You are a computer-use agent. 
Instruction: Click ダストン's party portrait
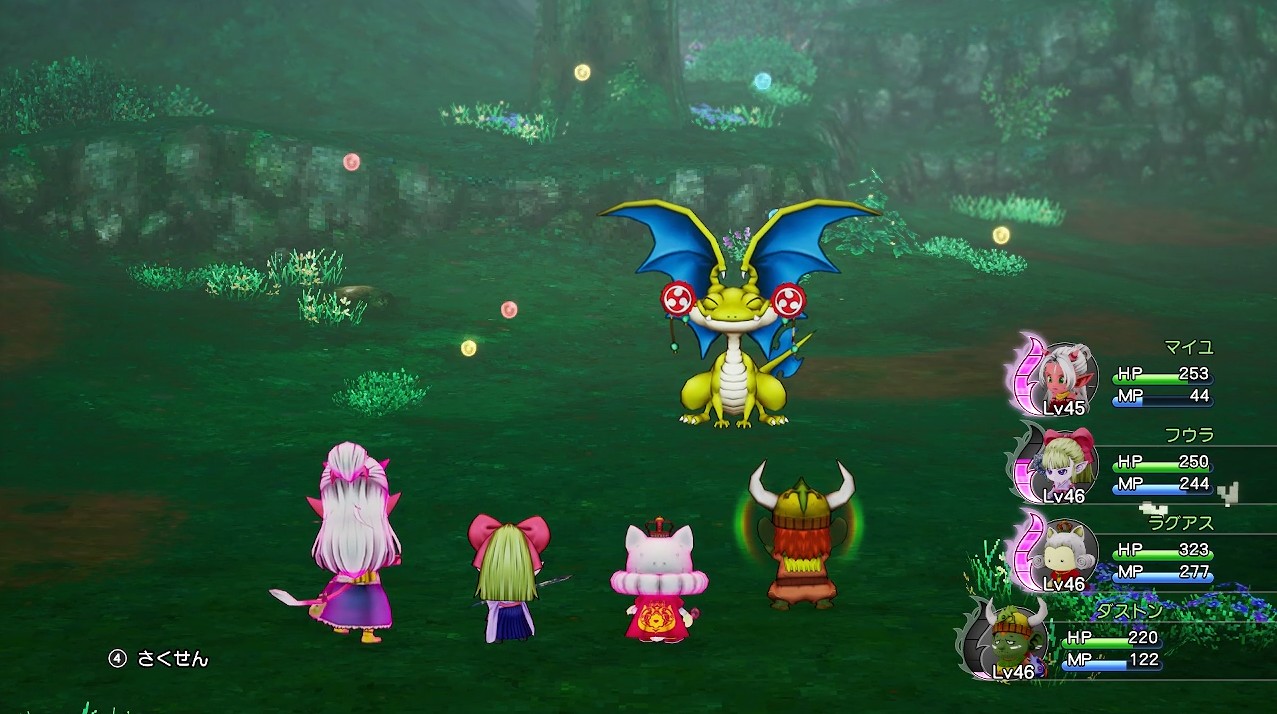tap(1016, 640)
